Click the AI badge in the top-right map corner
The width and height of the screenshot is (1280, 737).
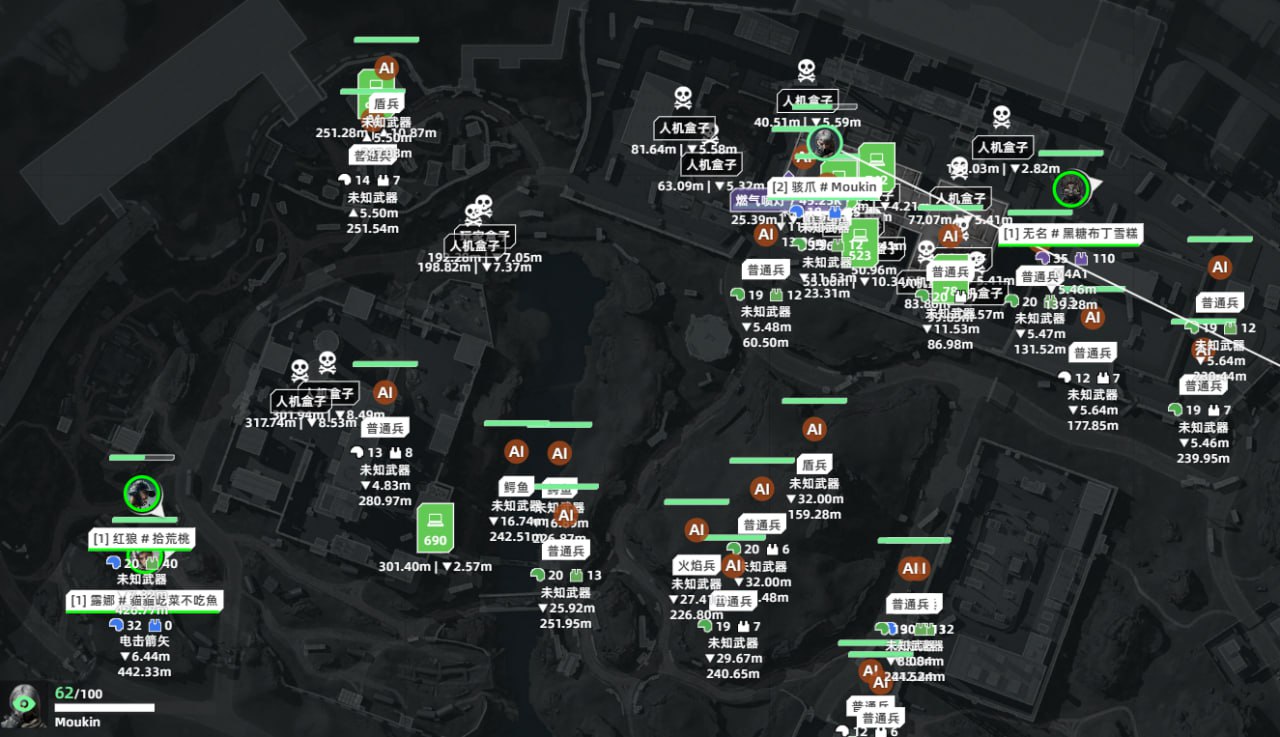(x=1219, y=267)
